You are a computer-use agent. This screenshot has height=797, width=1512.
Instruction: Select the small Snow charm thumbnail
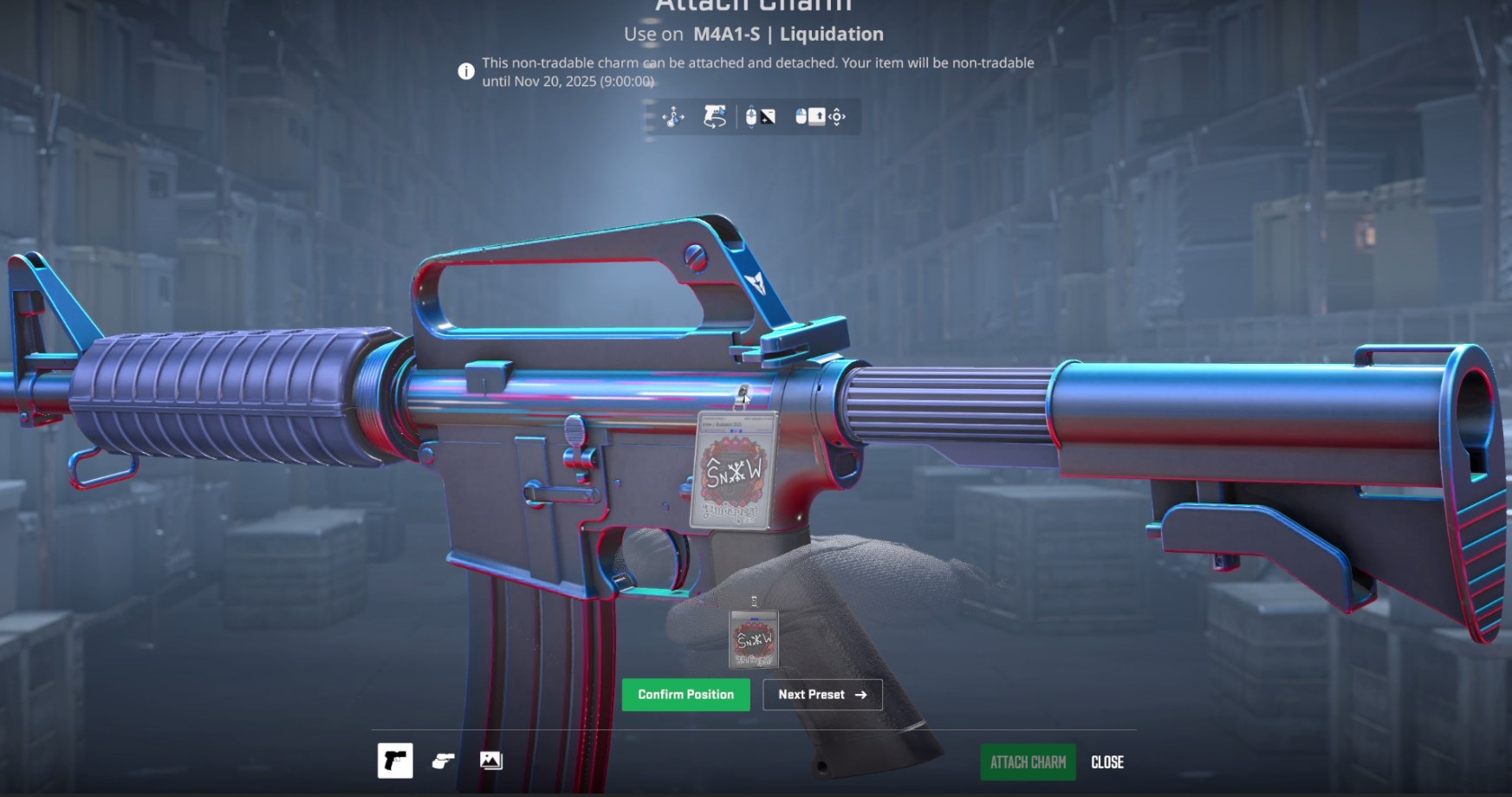point(753,639)
